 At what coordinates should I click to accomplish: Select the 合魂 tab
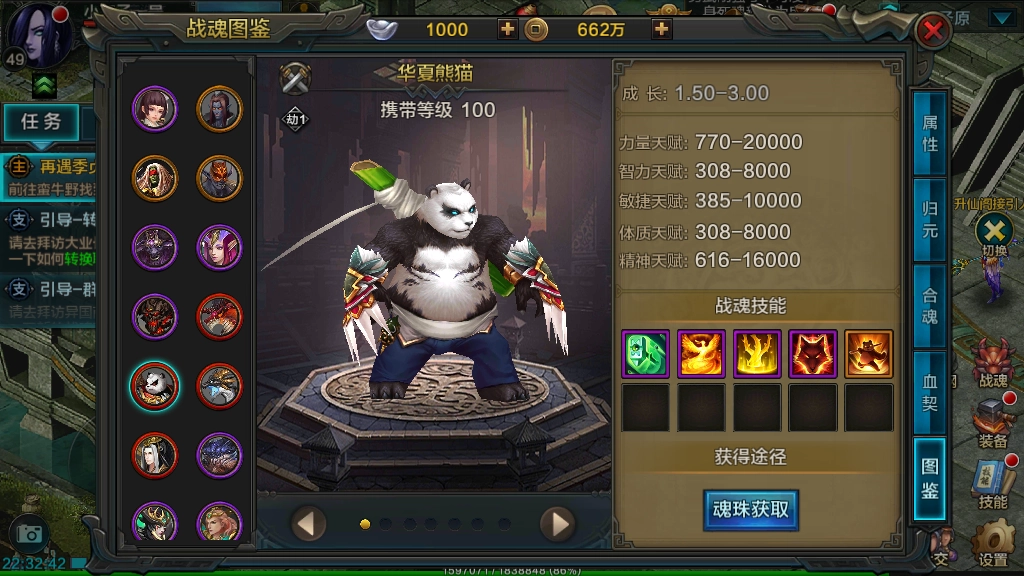(x=929, y=306)
